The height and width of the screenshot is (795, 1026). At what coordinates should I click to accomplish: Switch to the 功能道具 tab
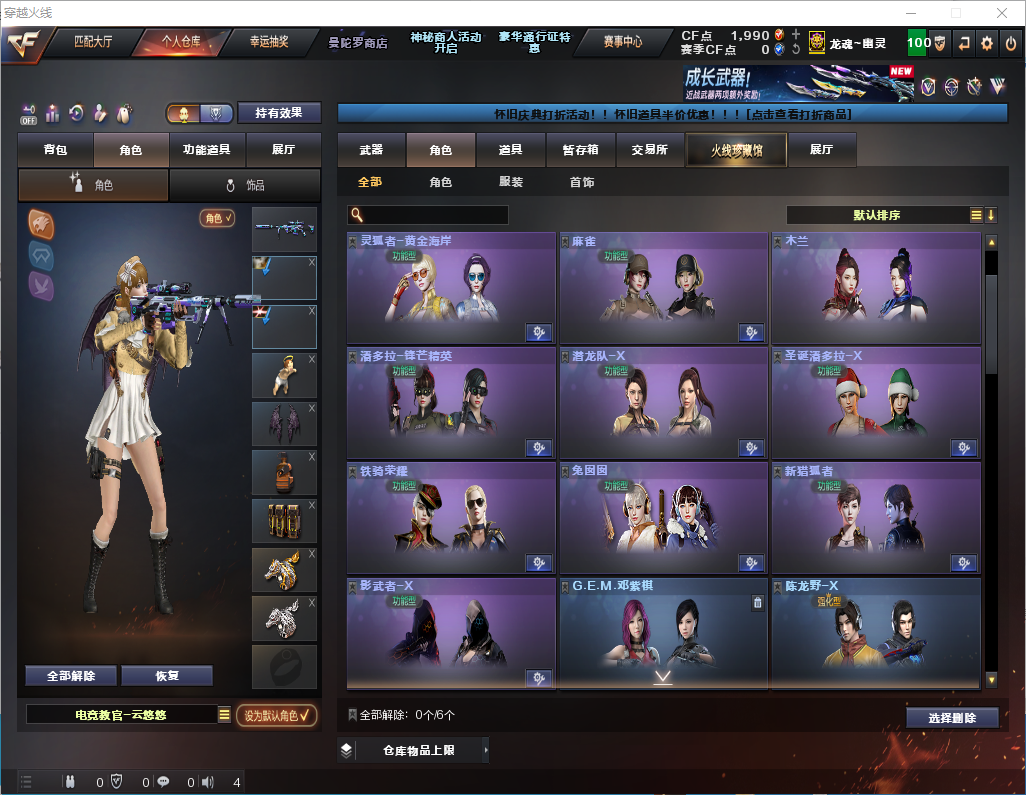tap(207, 150)
